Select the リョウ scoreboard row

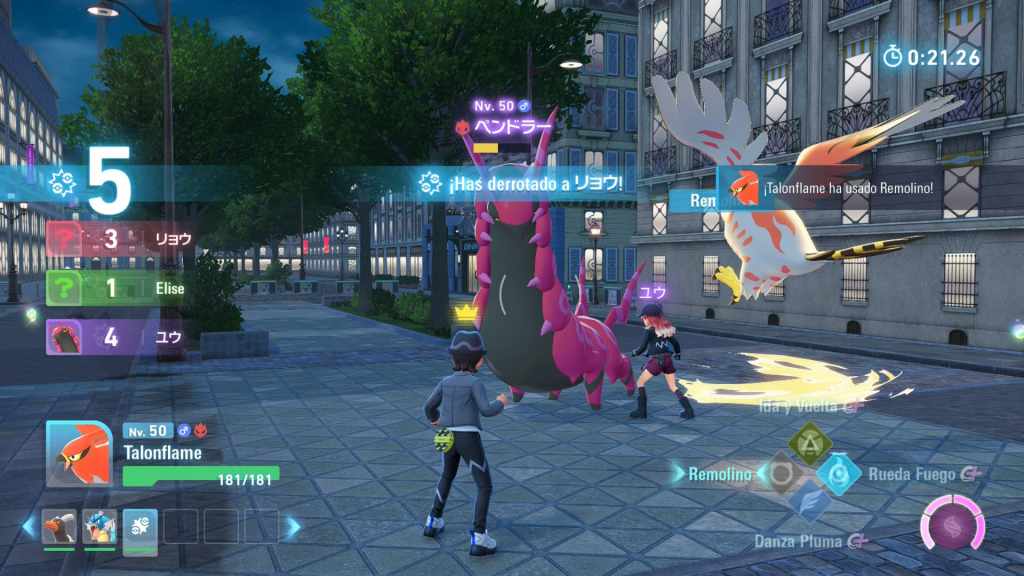point(120,240)
